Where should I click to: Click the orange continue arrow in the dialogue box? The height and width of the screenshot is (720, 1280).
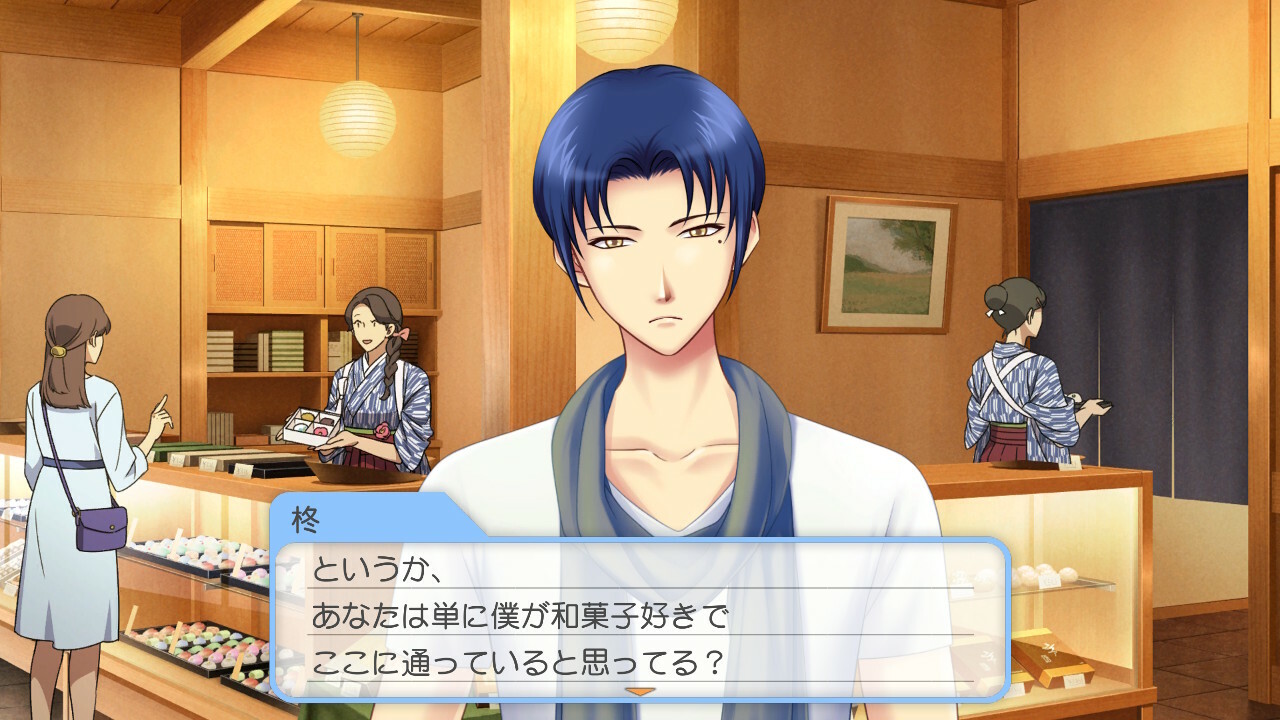639,691
